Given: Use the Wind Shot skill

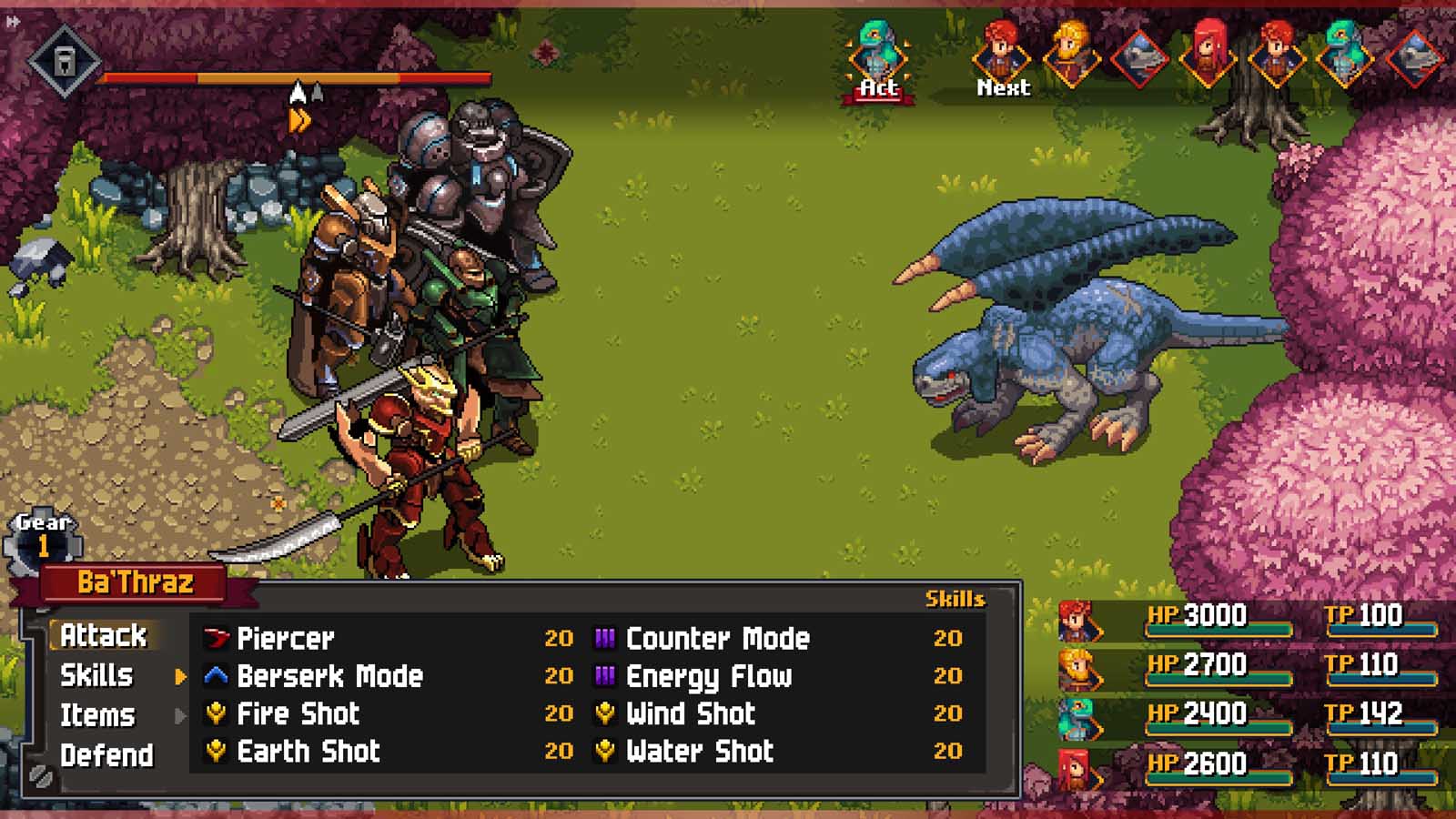Looking at the screenshot, I should pos(691,713).
